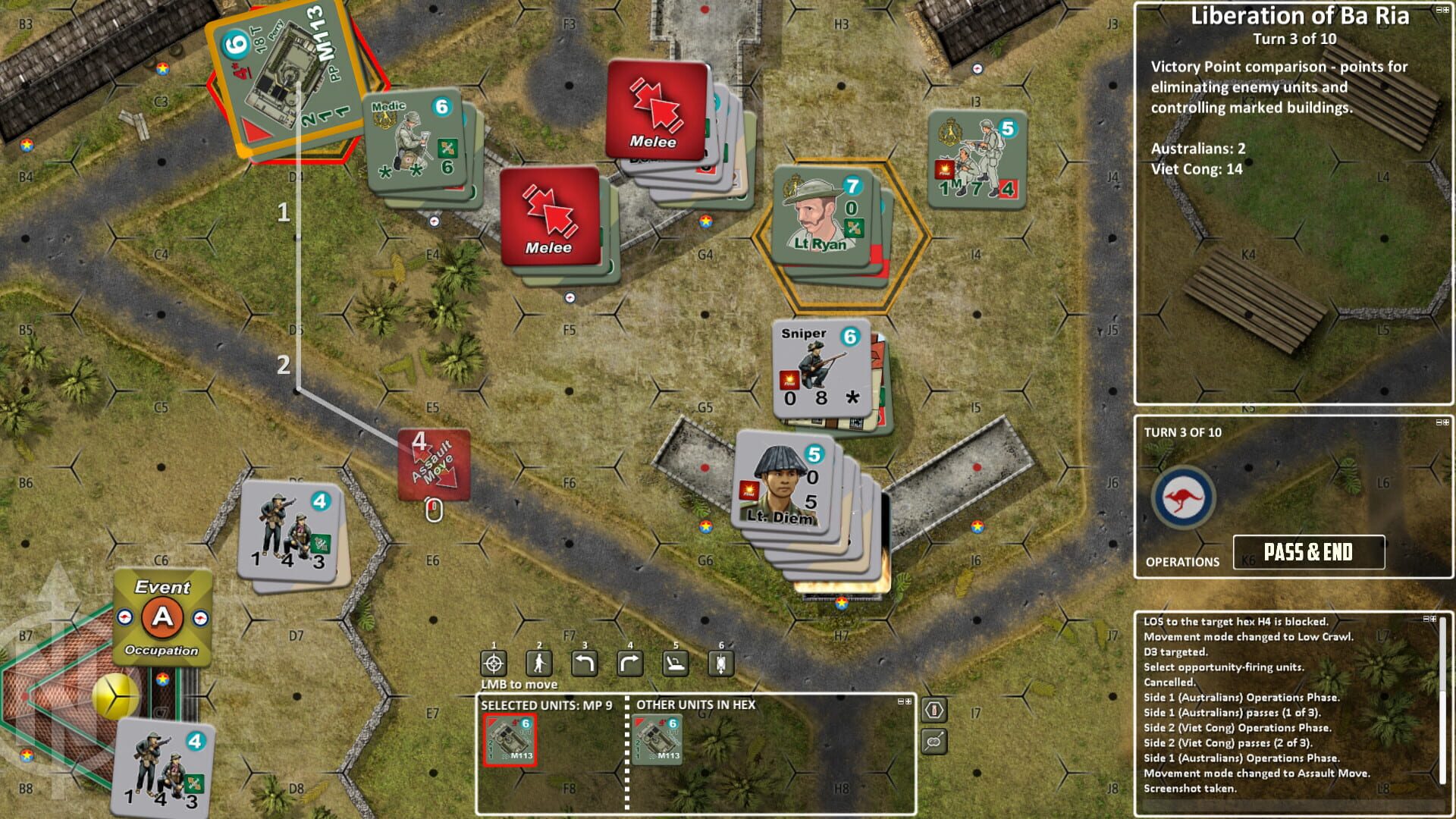Click the vehicle reverse icon numbered 6
Image resolution: width=1456 pixels, height=819 pixels.
pos(720,664)
